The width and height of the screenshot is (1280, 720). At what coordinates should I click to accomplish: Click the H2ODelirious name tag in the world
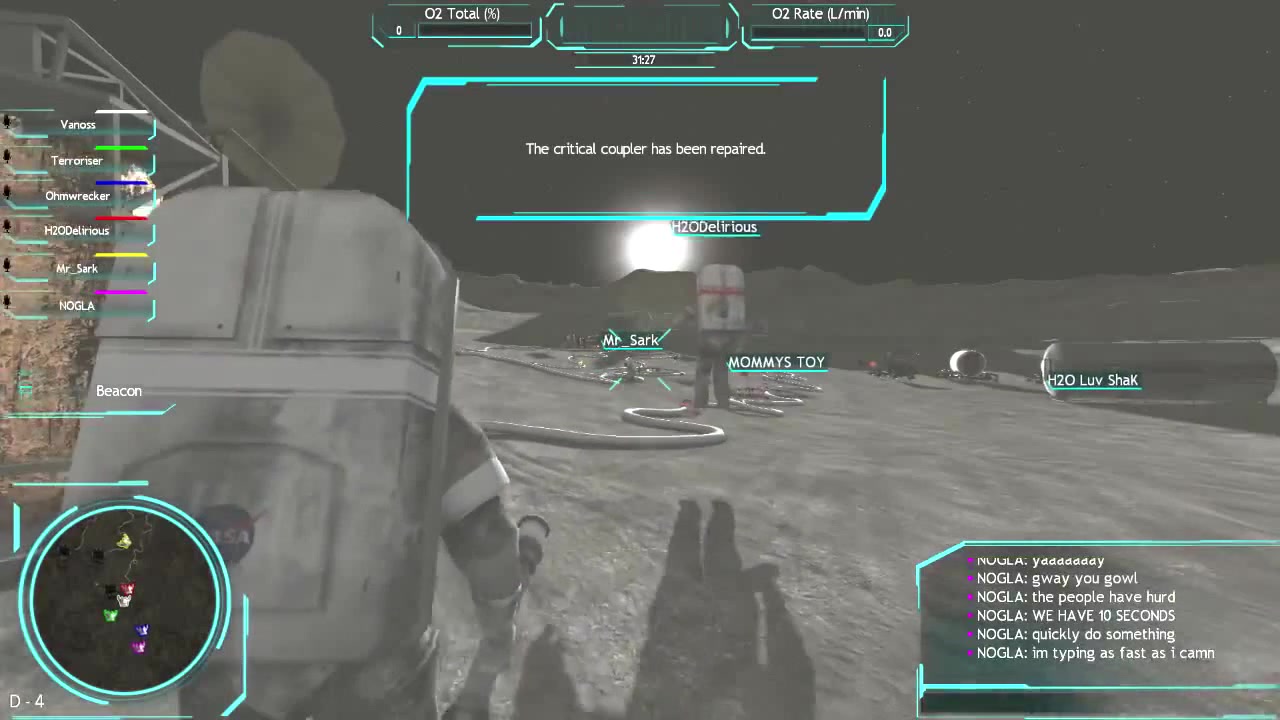click(x=714, y=227)
